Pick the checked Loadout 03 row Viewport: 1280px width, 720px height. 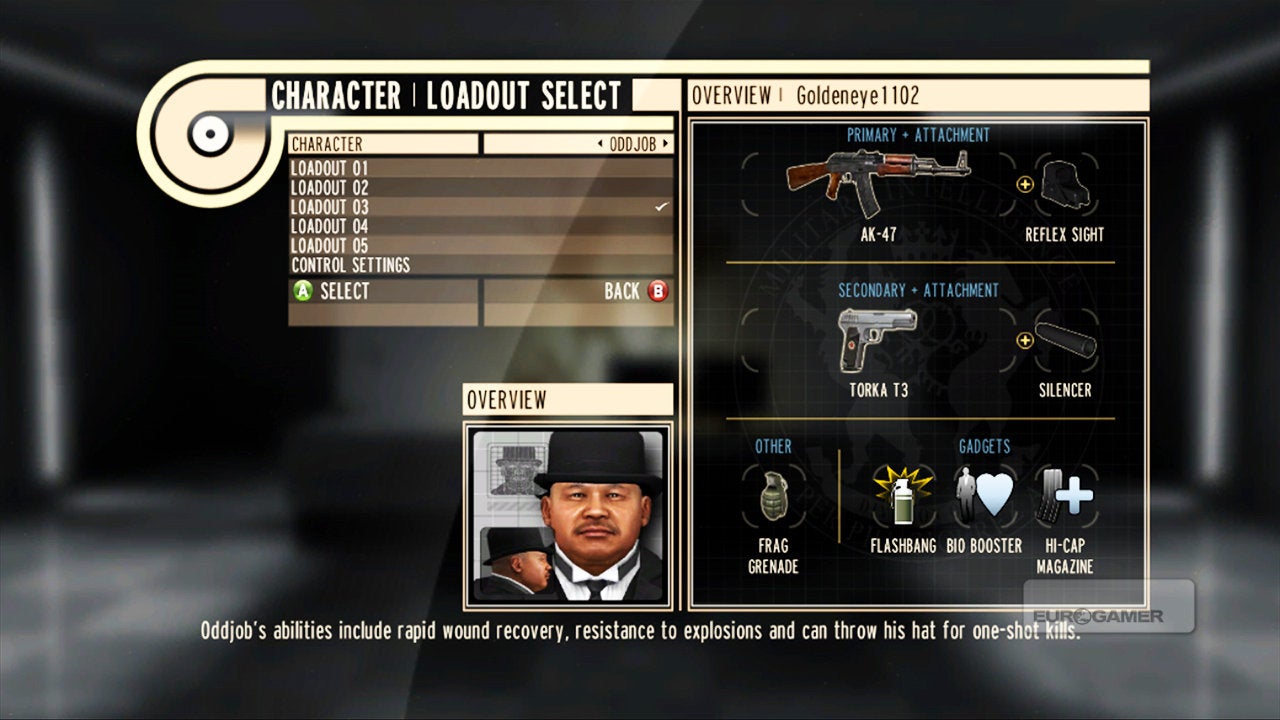[480, 207]
